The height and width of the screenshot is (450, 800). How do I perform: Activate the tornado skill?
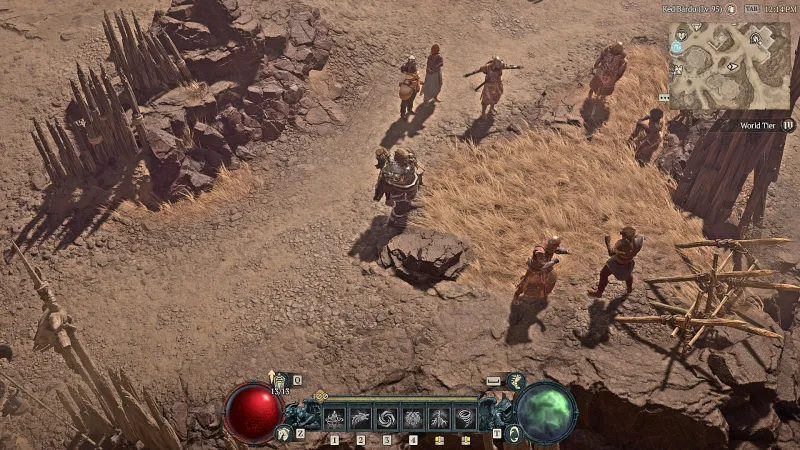(x=464, y=418)
